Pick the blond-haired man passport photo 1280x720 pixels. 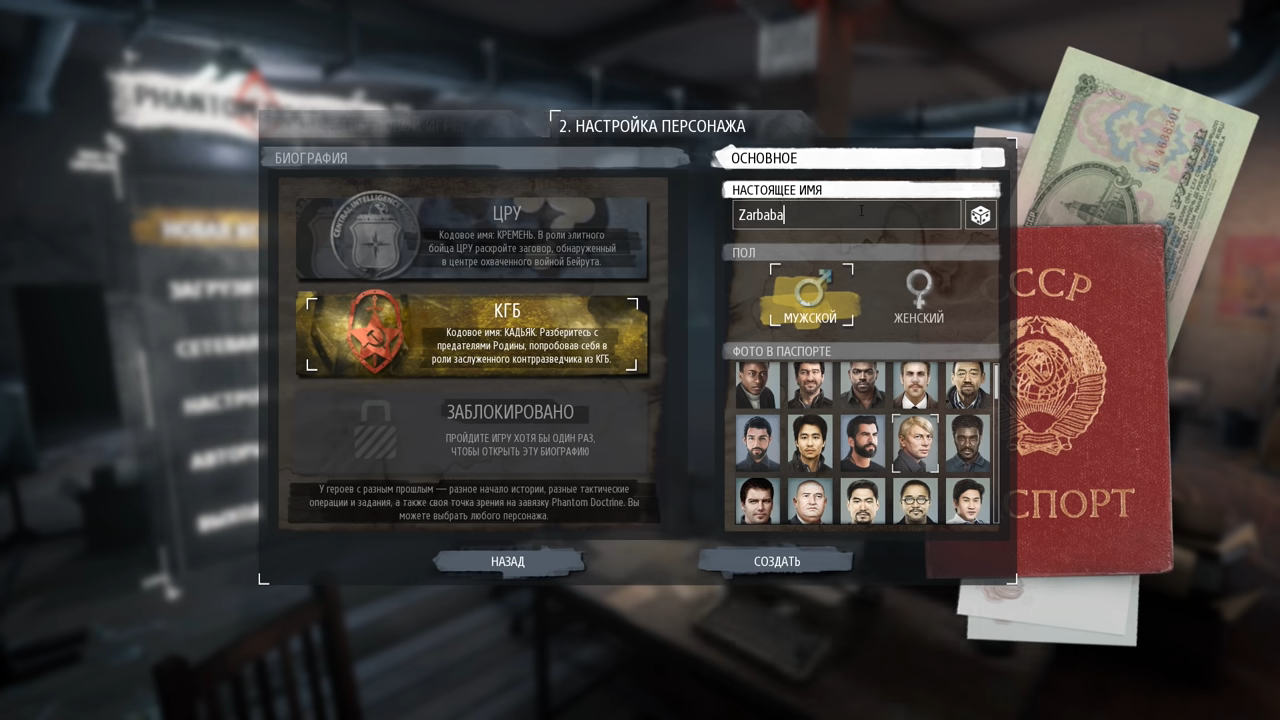[x=915, y=443]
